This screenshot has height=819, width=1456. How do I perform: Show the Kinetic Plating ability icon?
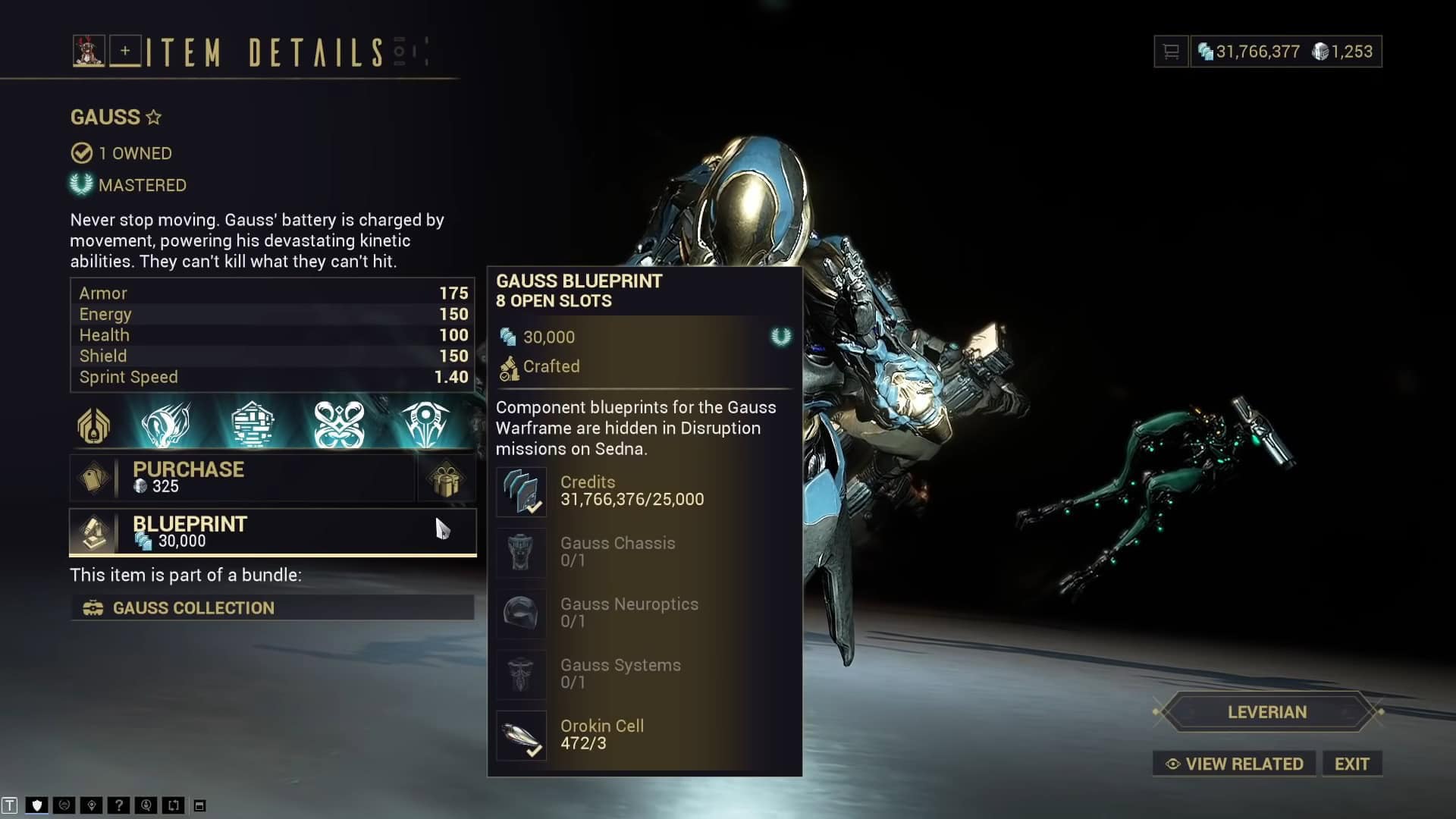(x=253, y=425)
